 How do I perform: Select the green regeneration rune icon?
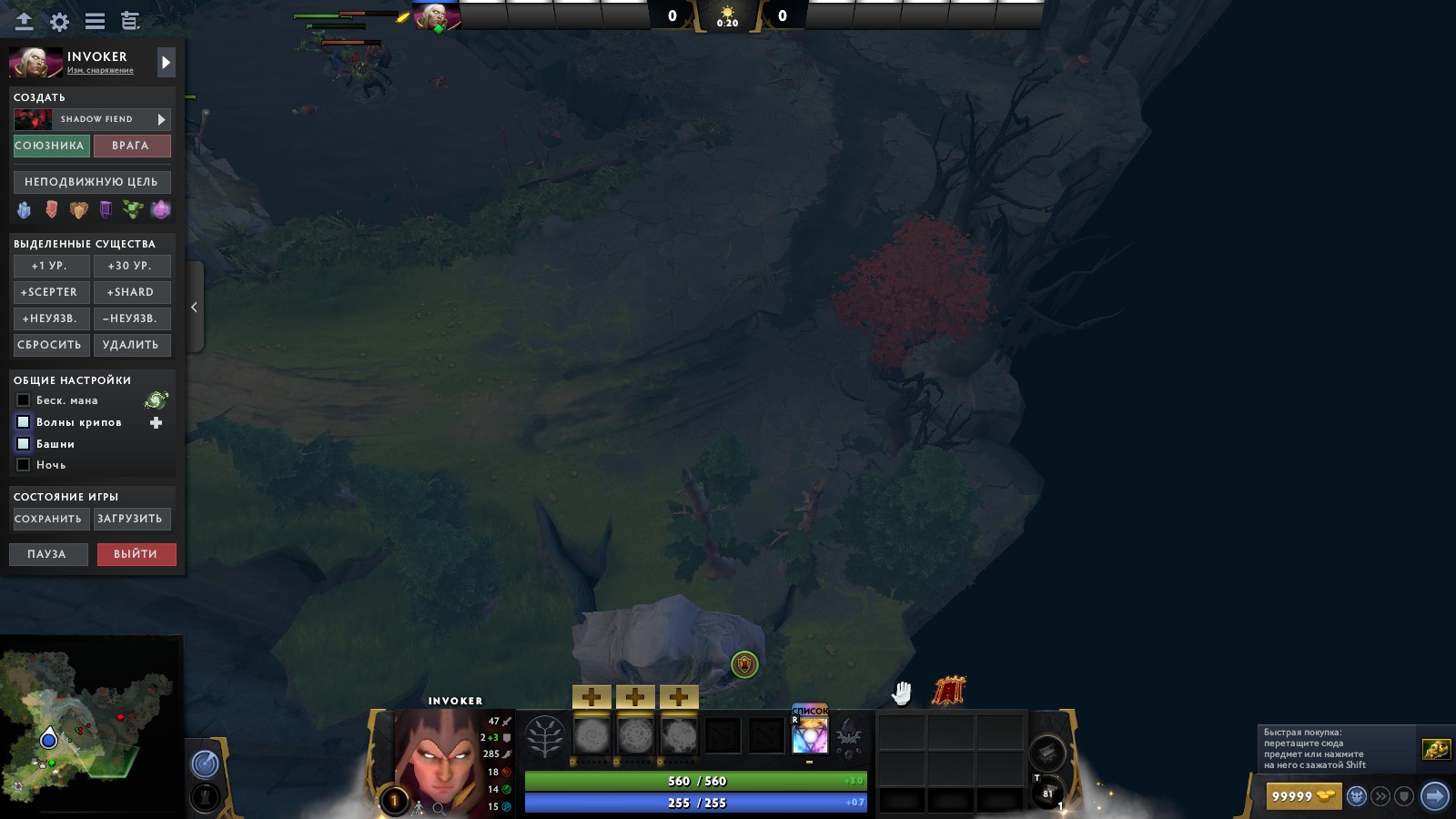coord(134,210)
